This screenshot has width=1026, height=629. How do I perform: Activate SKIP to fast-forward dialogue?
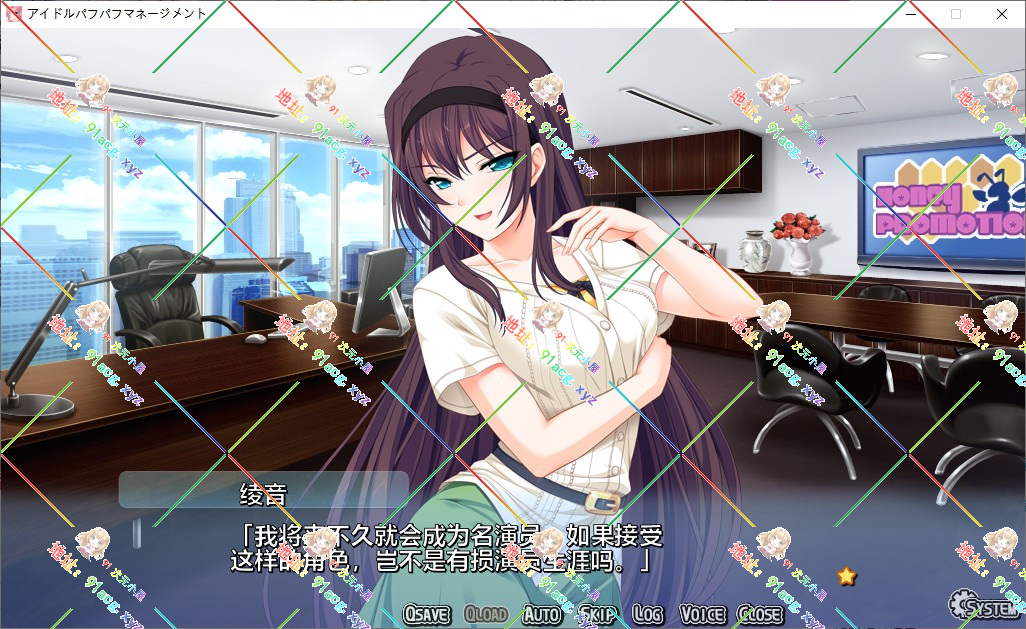point(598,614)
